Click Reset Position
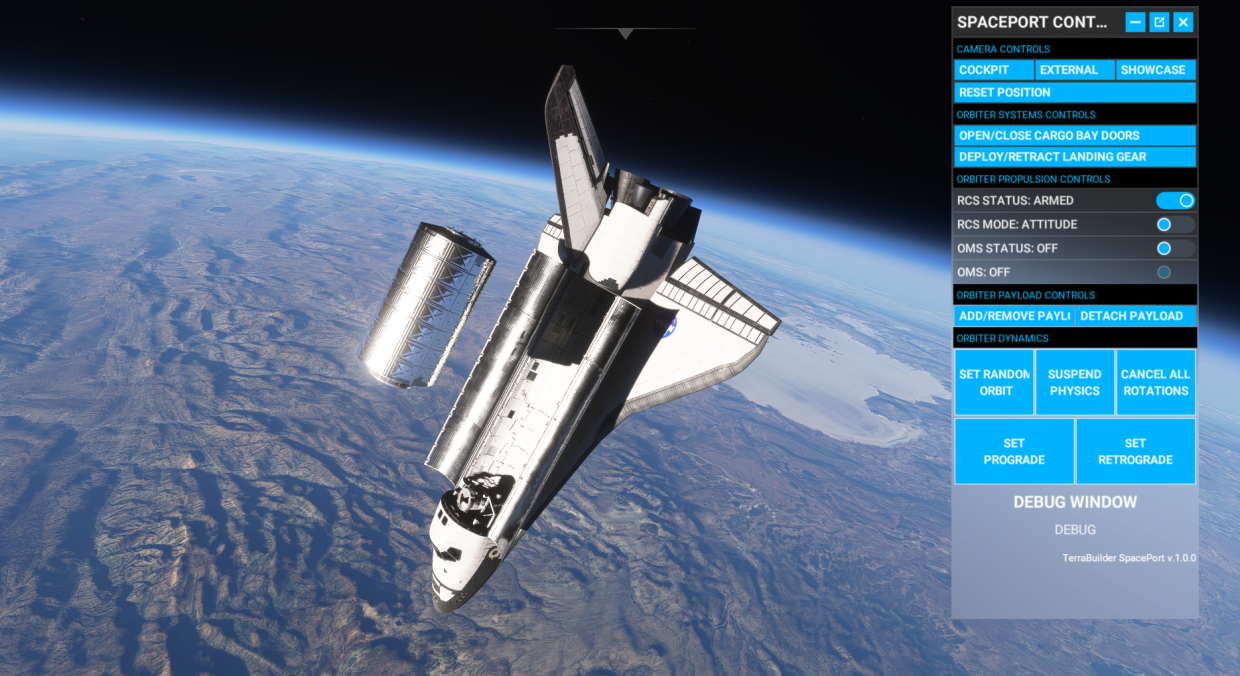This screenshot has height=676, width=1240. click(x=1075, y=92)
